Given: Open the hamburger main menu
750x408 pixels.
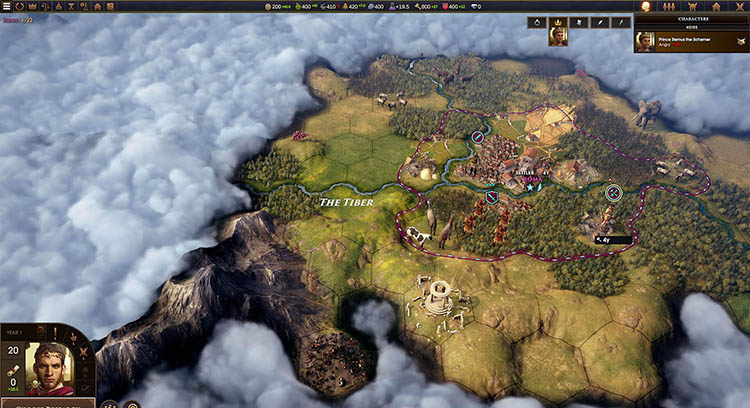Looking at the screenshot, I should pyautogui.click(x=6, y=6).
